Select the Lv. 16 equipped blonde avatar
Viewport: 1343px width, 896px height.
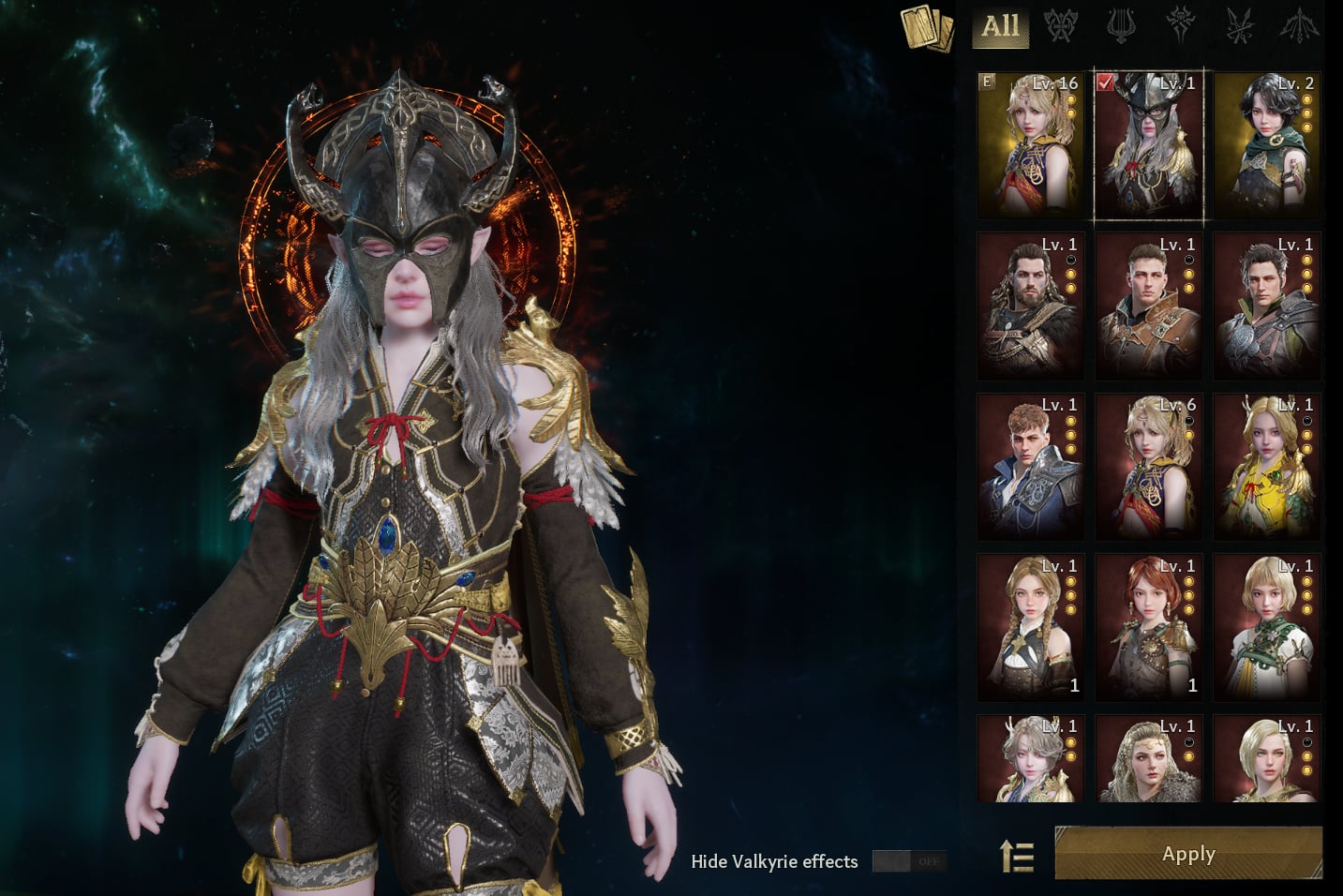click(x=1030, y=144)
